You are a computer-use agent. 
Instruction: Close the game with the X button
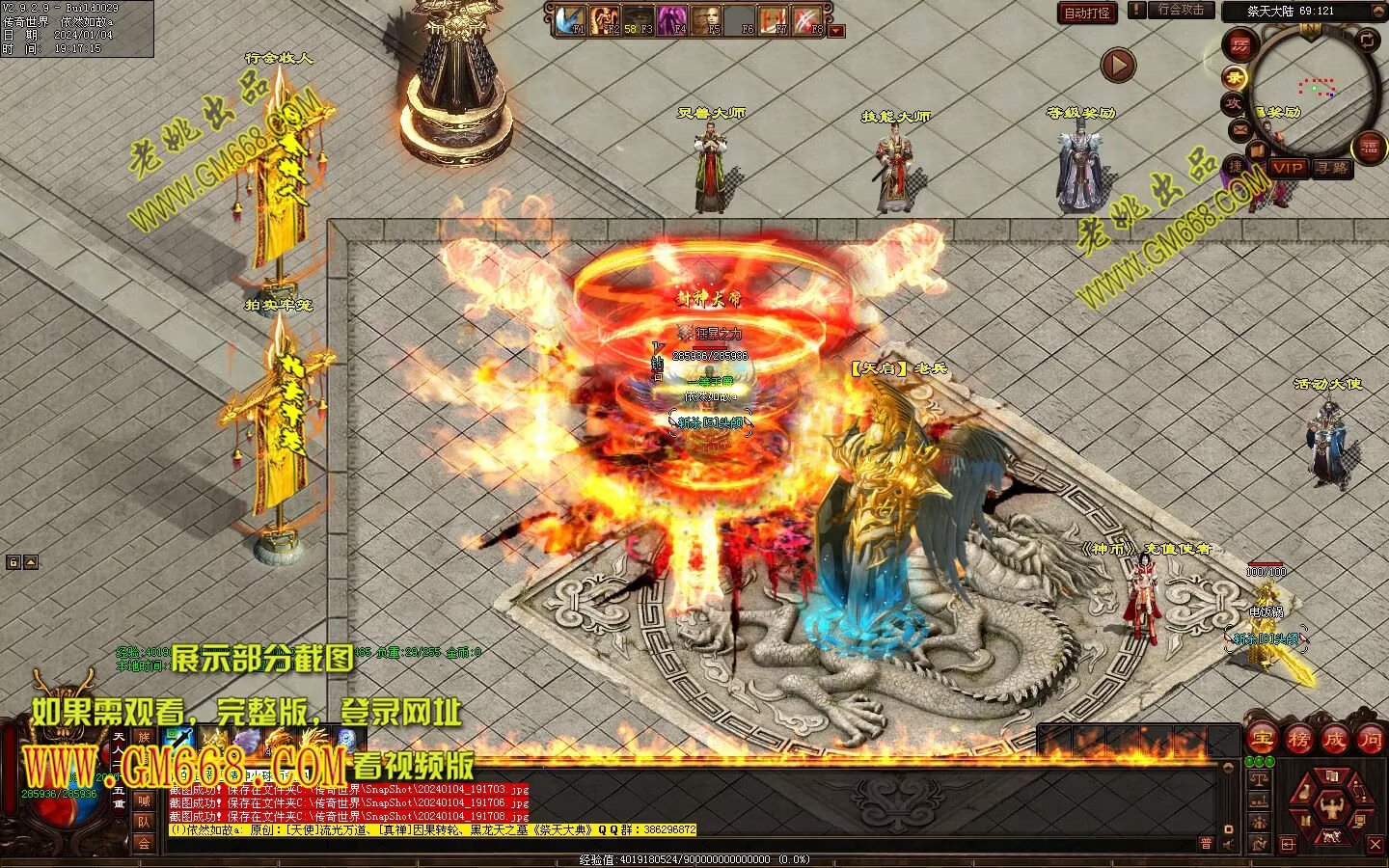coord(1375,845)
